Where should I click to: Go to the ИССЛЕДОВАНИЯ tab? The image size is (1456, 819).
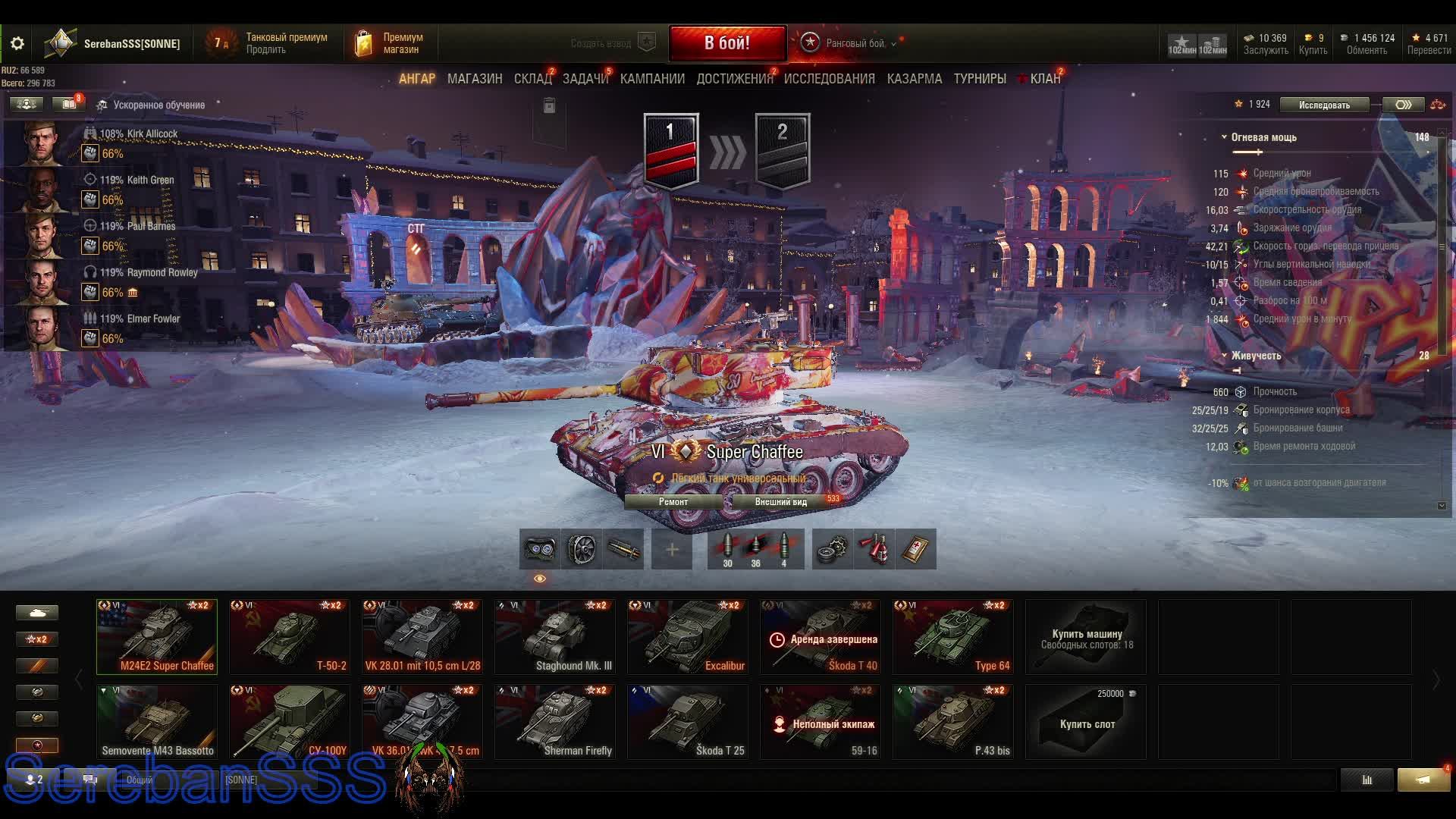[829, 79]
